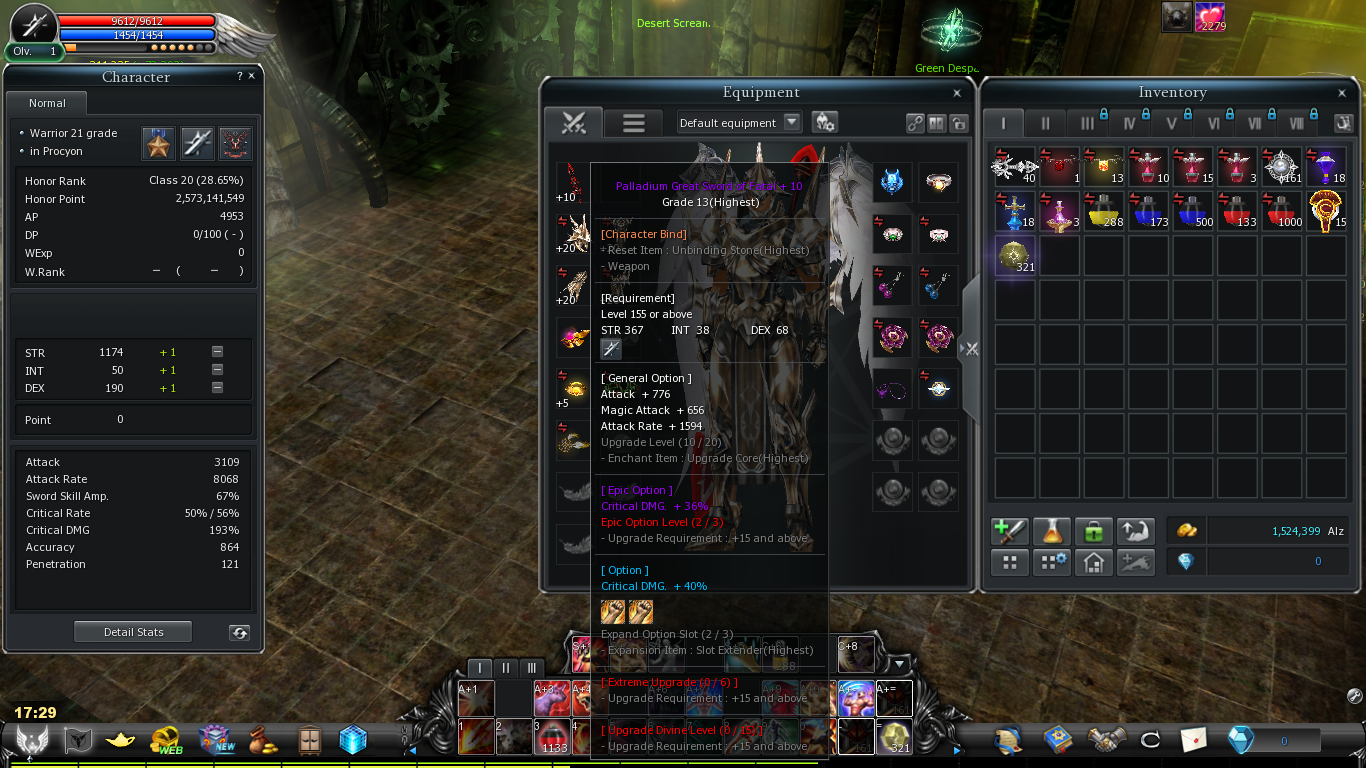Switch to the list view tab in Equipment

point(633,123)
